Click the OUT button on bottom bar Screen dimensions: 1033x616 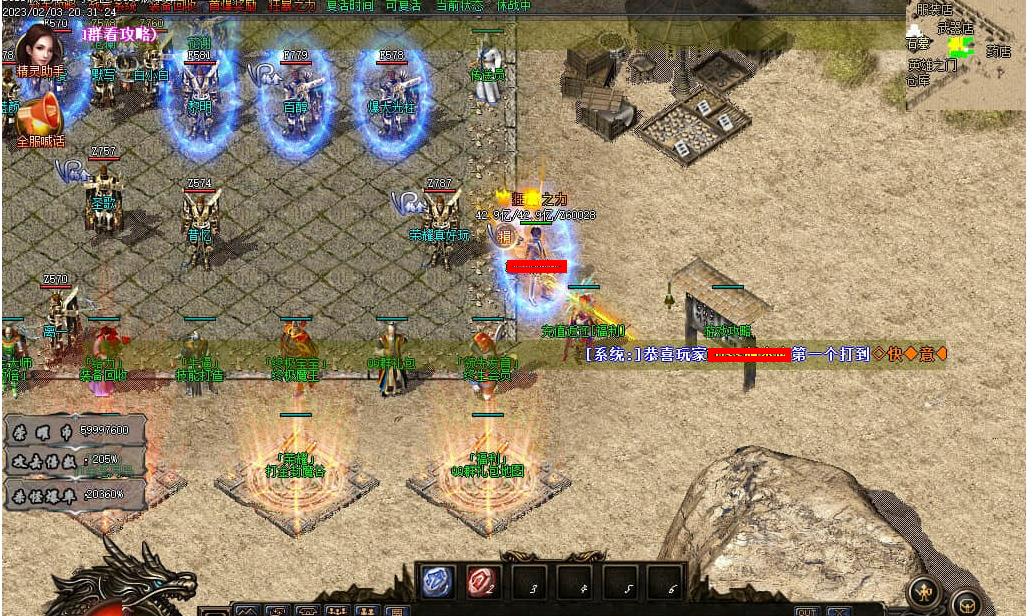click(807, 611)
